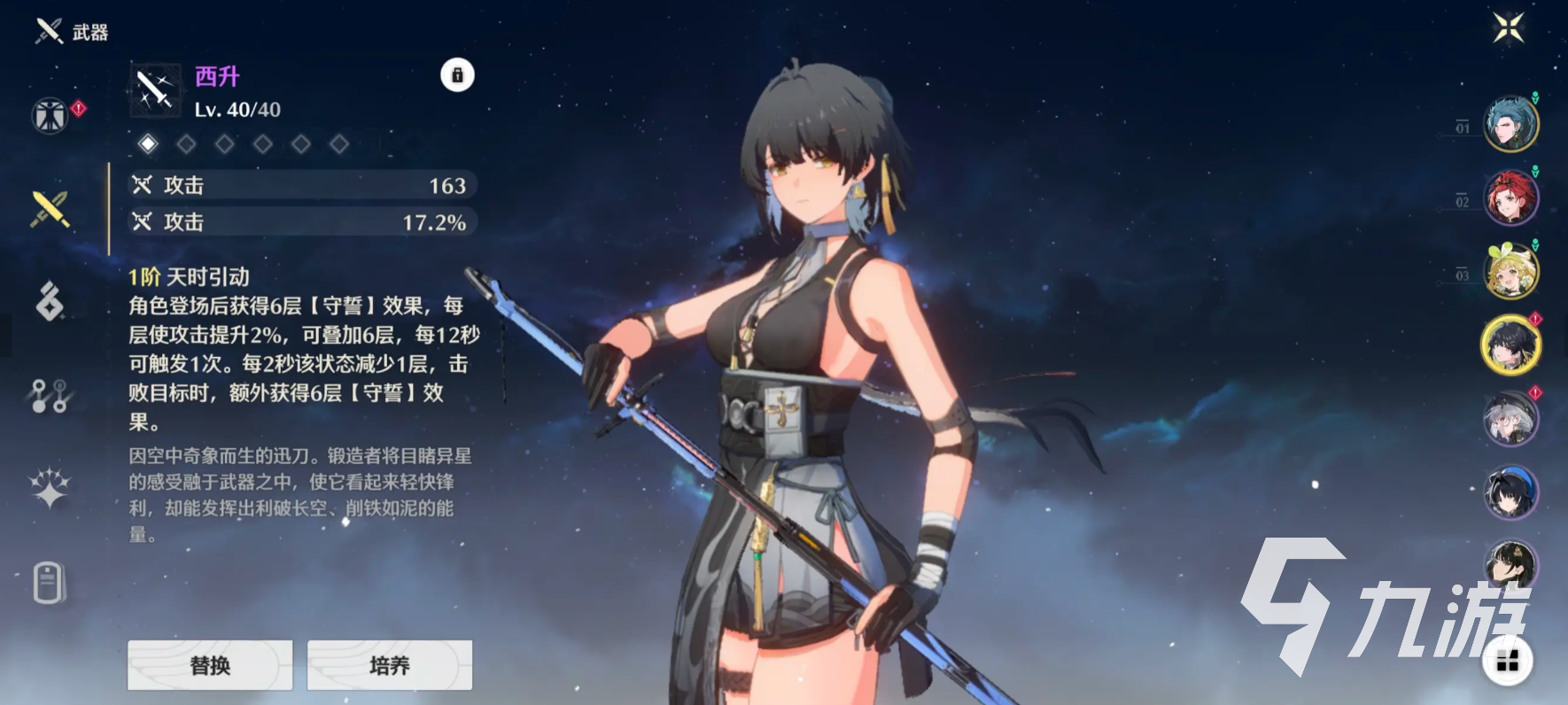
Task: Select the silver-haired character with a hat
Action: (x=1510, y=418)
